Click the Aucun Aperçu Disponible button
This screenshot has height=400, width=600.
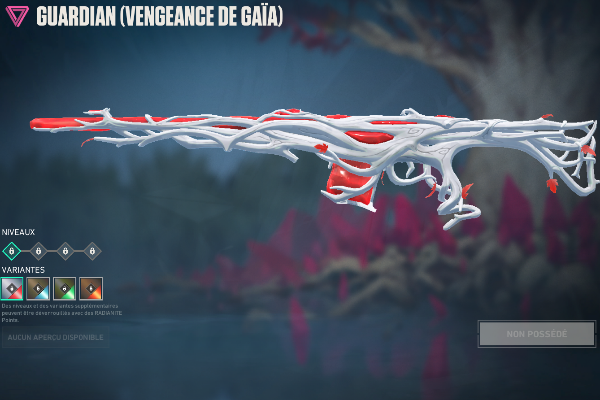click(56, 337)
